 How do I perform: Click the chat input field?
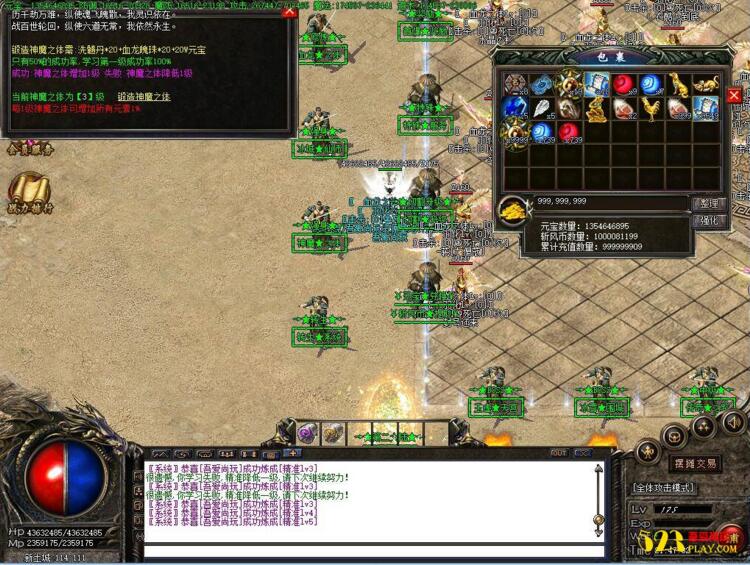(x=370, y=550)
